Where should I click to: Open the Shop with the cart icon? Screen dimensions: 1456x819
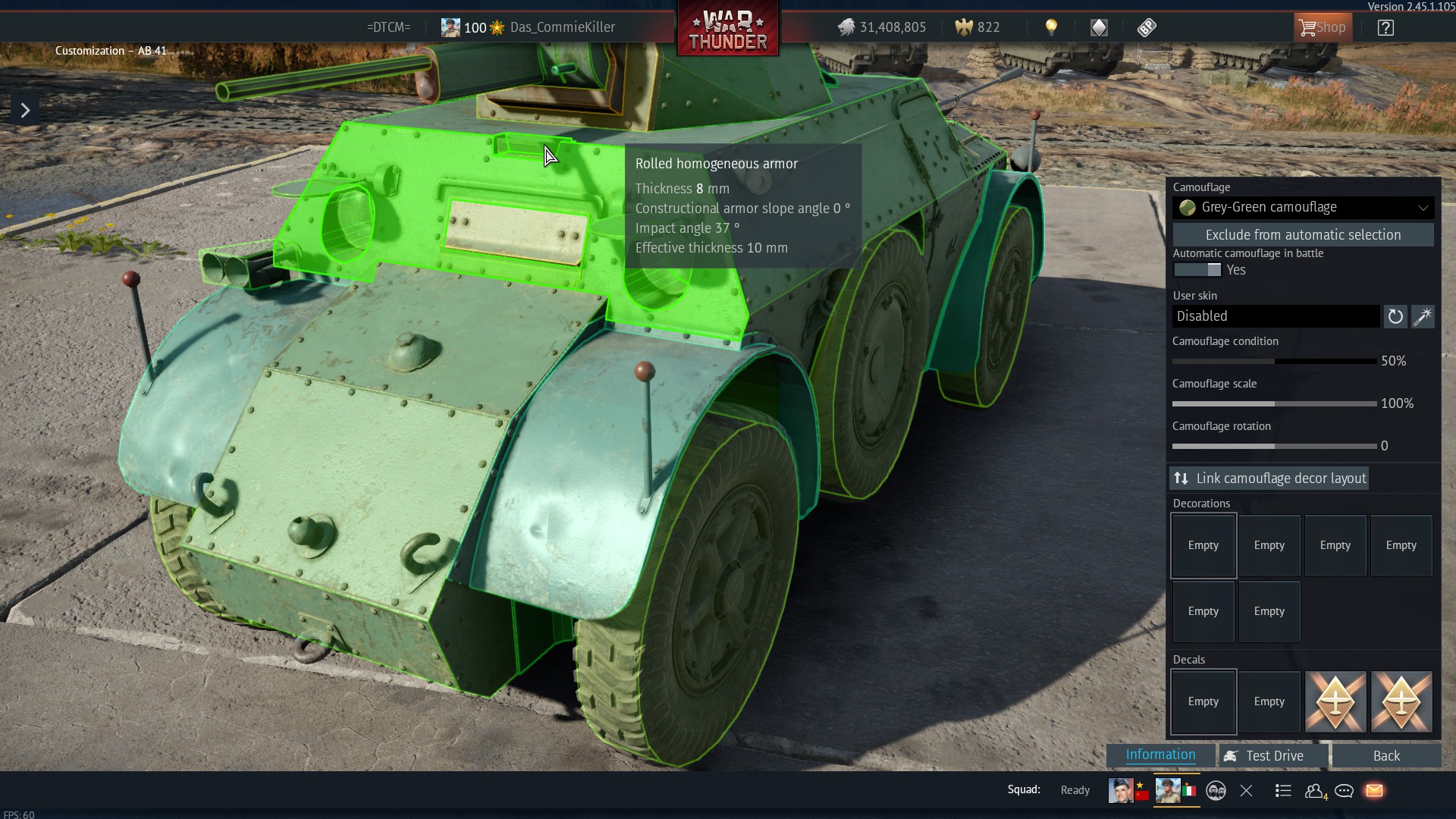pyautogui.click(x=1323, y=27)
